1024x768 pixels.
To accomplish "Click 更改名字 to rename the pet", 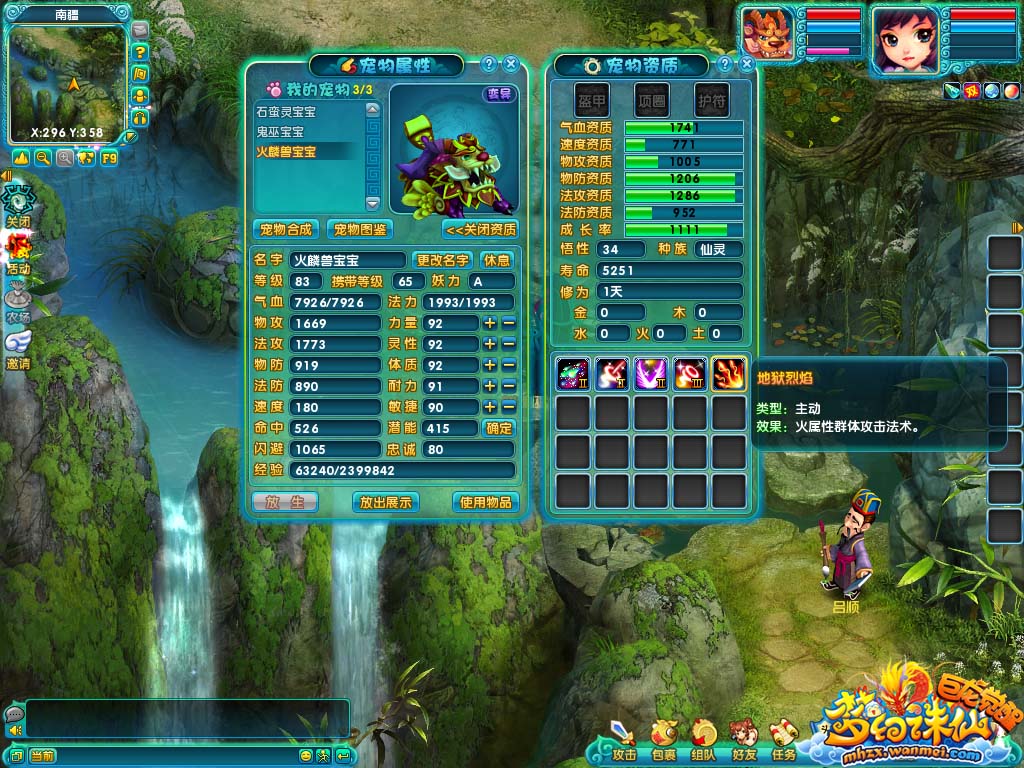I will 443,260.
